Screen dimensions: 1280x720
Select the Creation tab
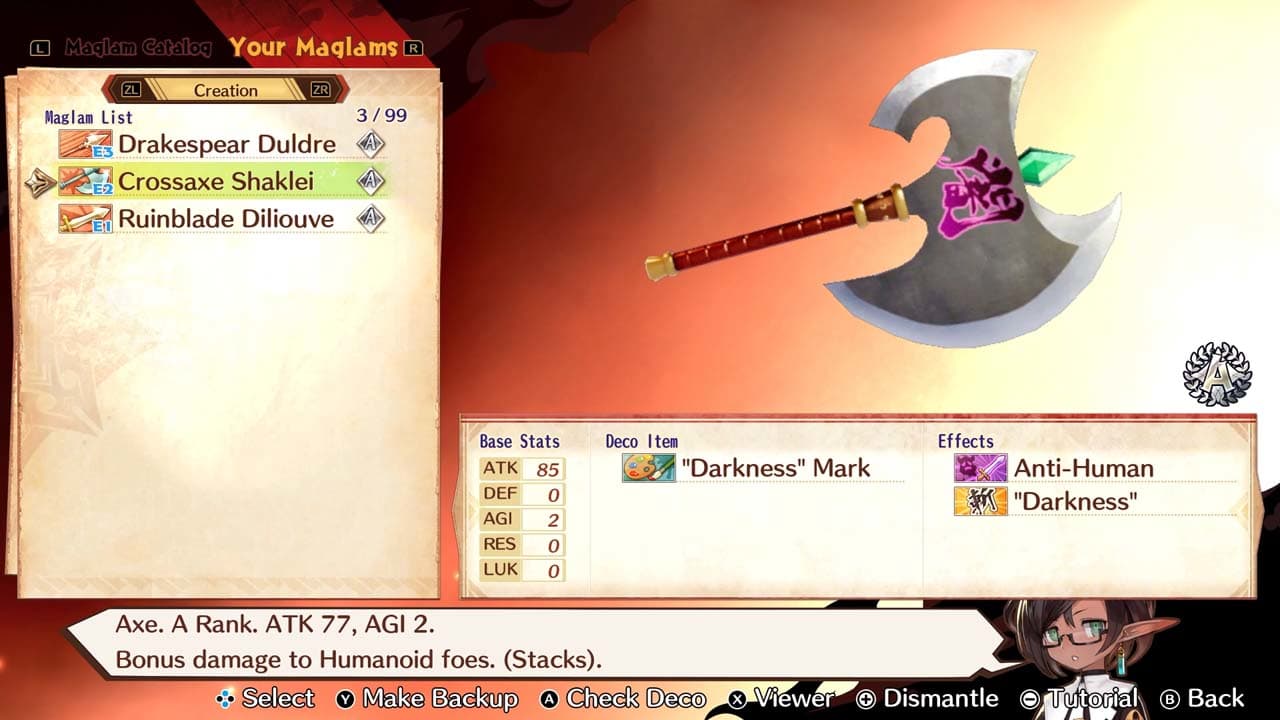(x=227, y=90)
